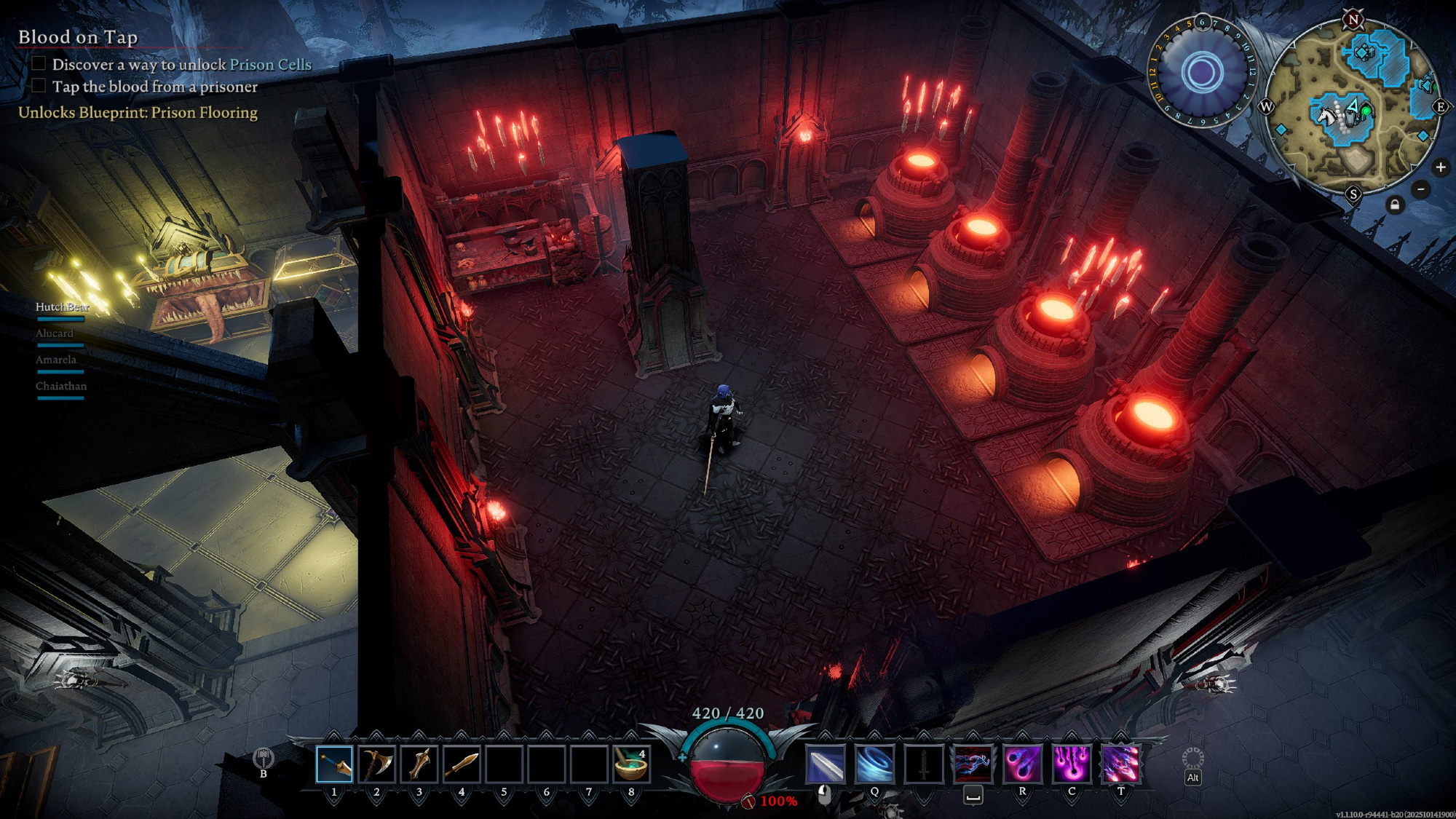Select clan member HutchBear in party list
The width and height of the screenshot is (1456, 819).
point(62,307)
